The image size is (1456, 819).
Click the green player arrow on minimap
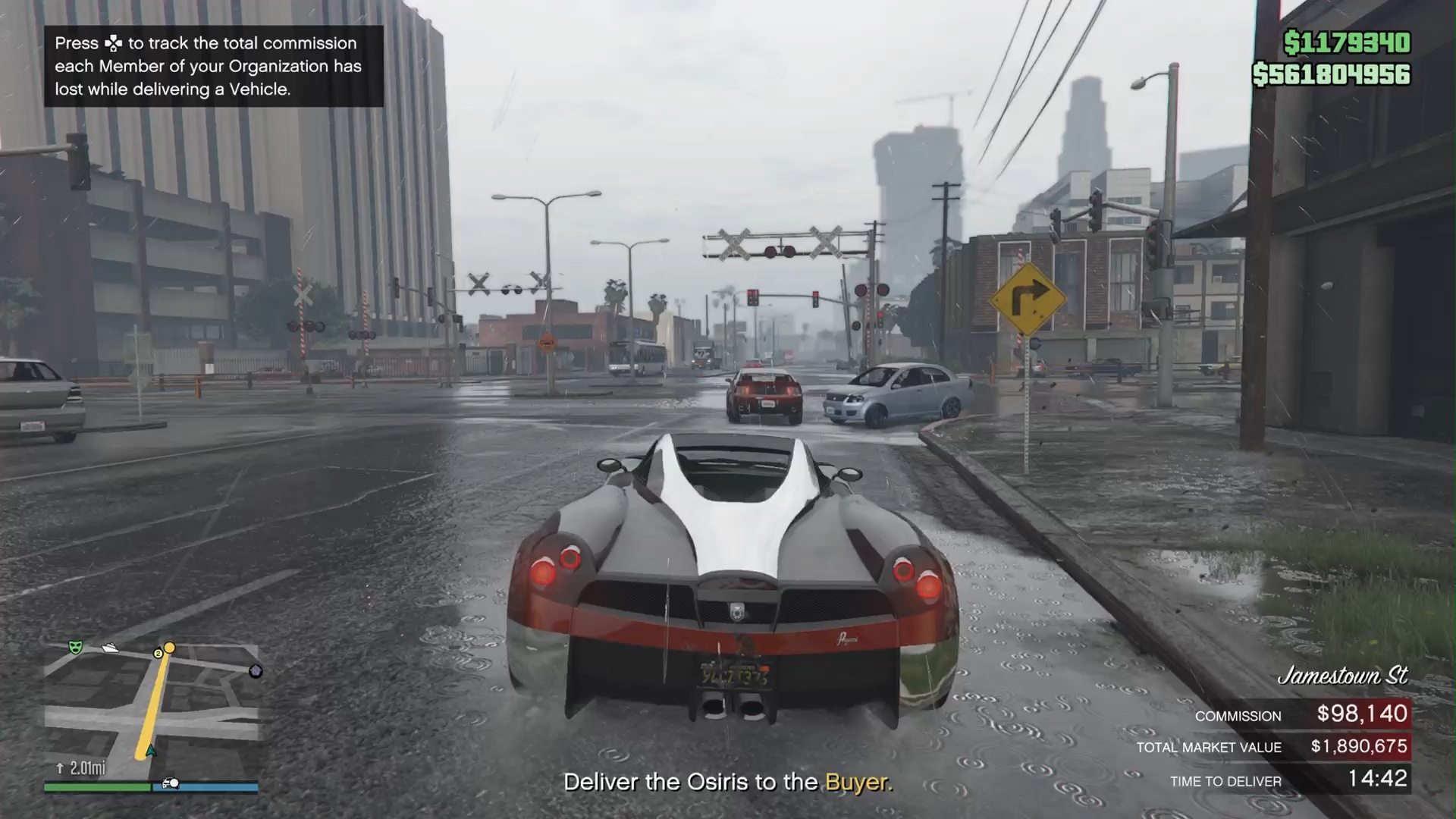[151, 751]
